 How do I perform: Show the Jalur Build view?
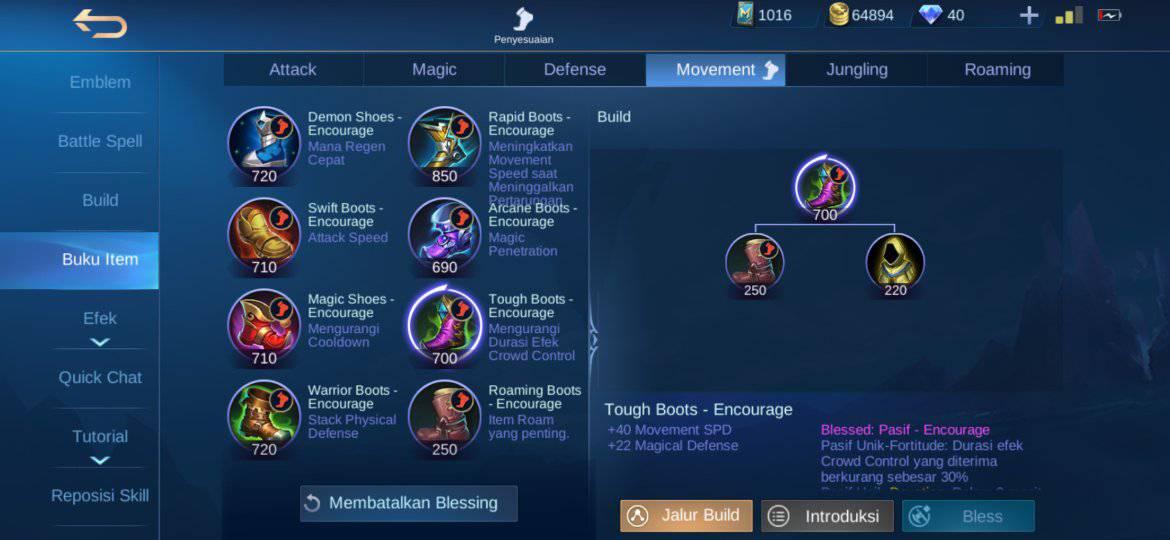686,516
